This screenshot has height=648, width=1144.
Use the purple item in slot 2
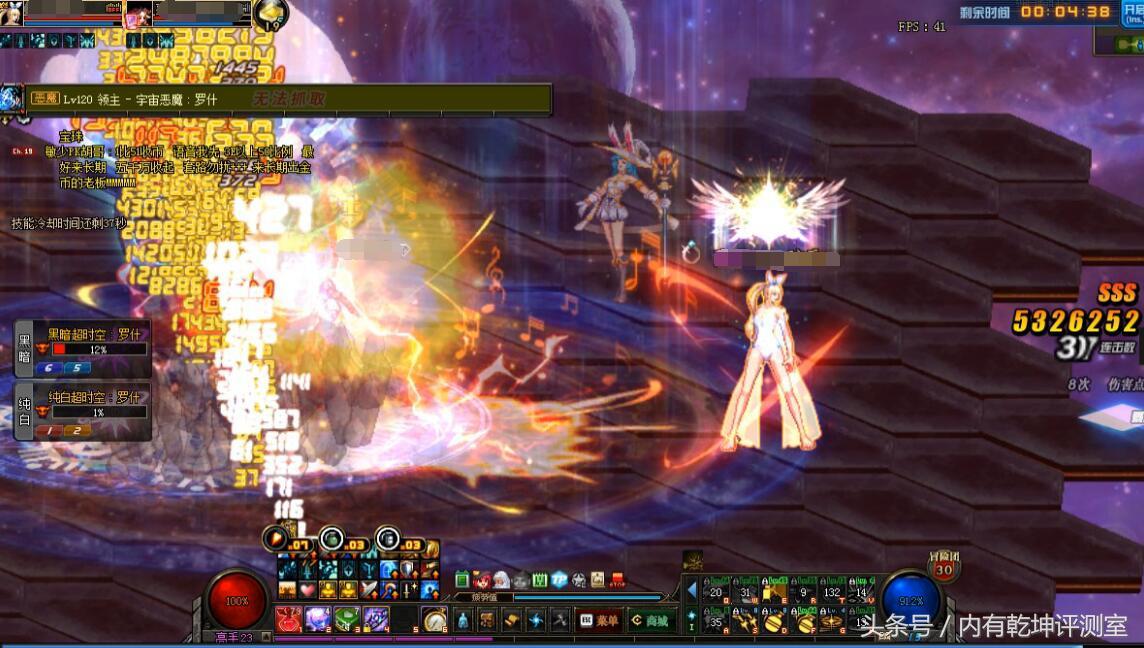[x=318, y=619]
